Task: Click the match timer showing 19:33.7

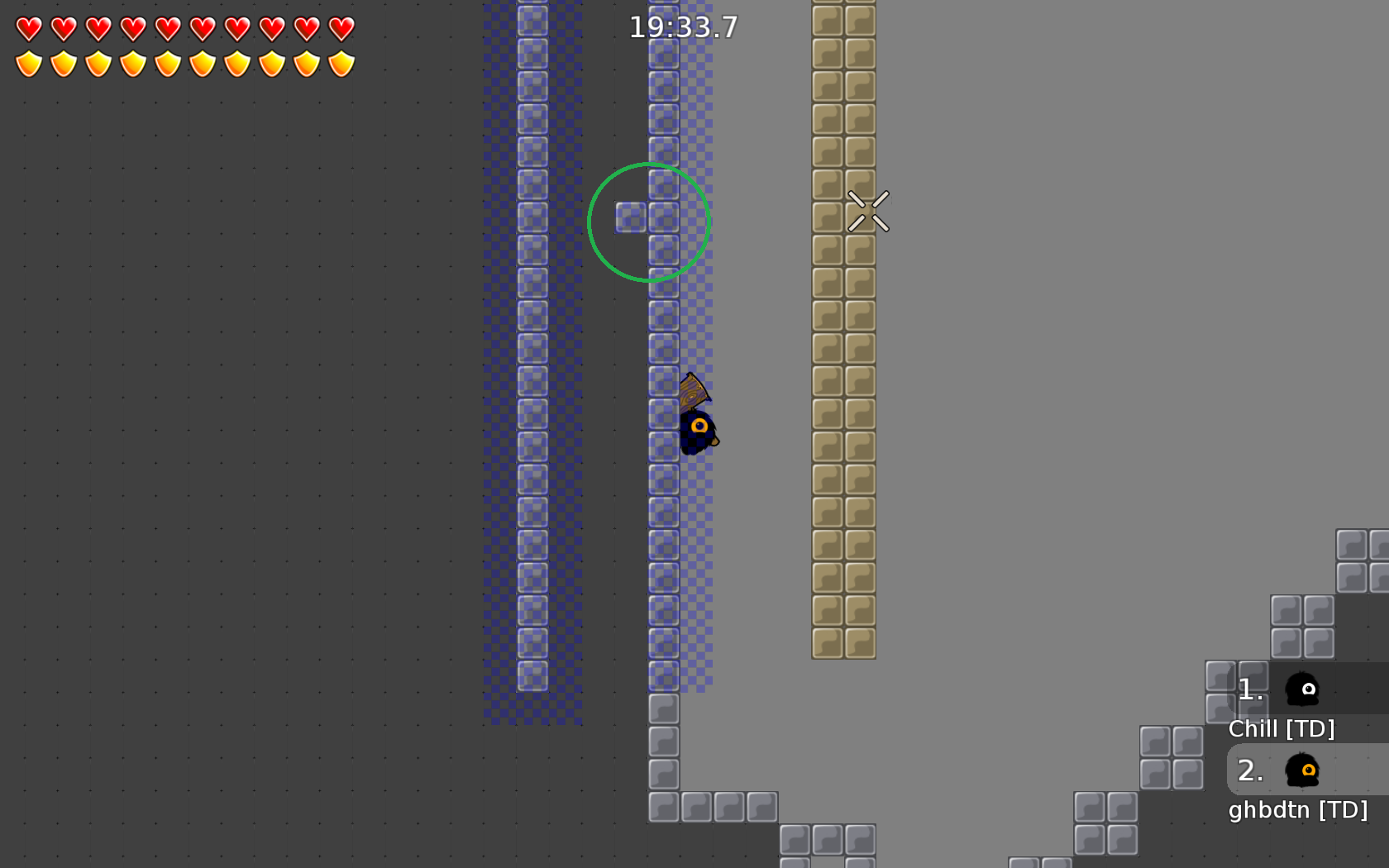Action: click(x=684, y=27)
